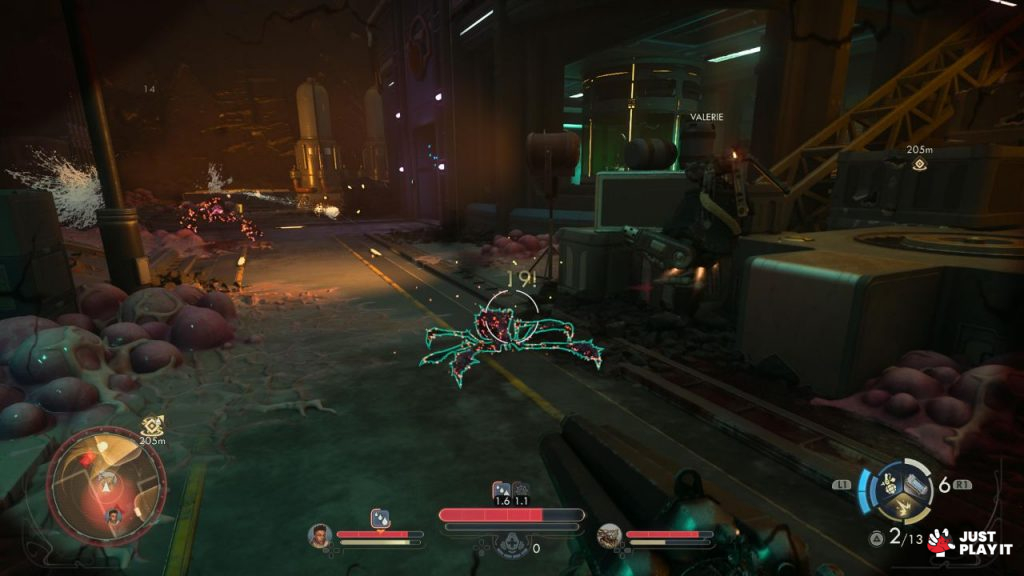Select the objective marker above the minimap

coord(152,425)
